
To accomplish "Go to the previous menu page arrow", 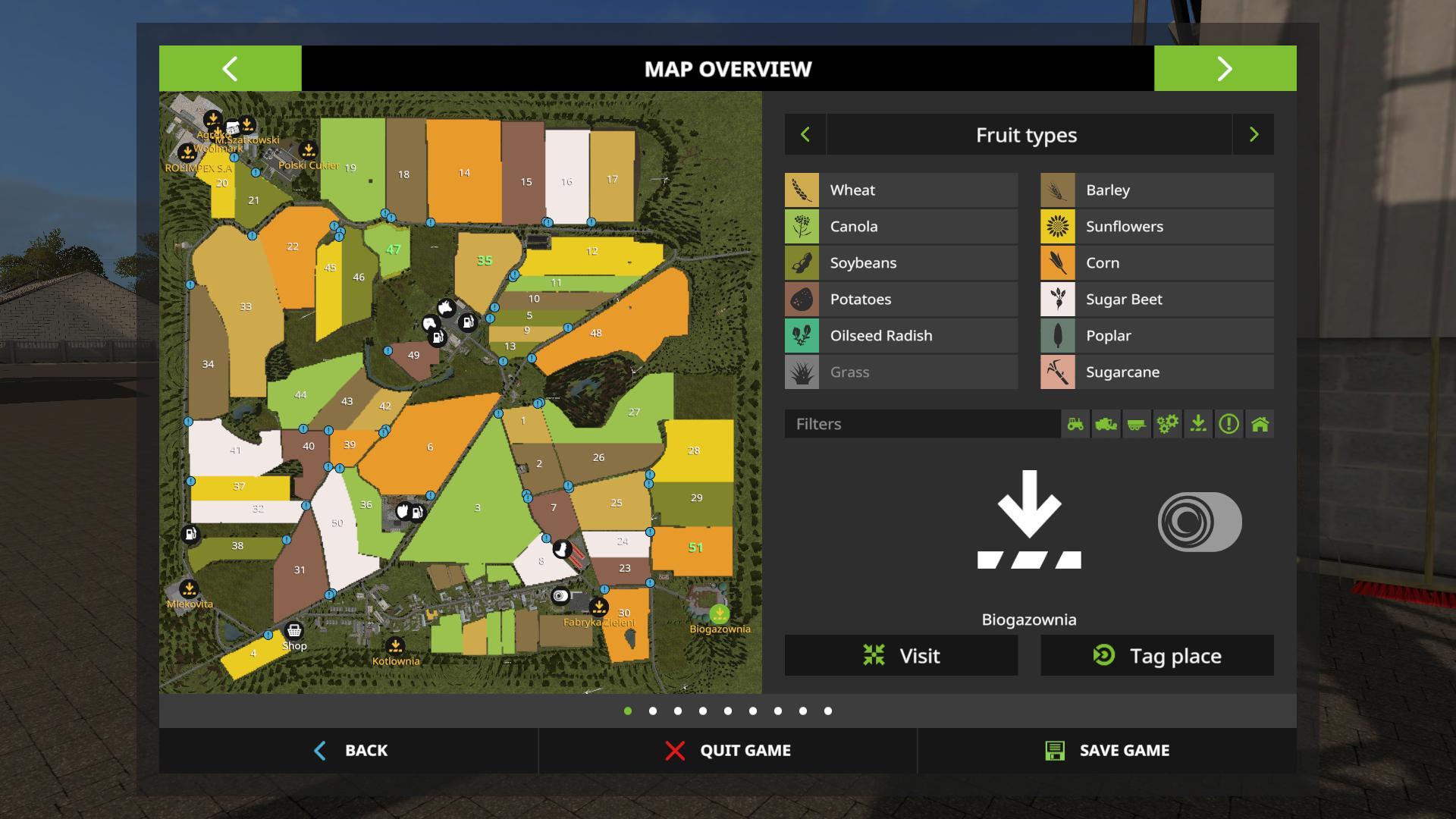I will pyautogui.click(x=230, y=68).
